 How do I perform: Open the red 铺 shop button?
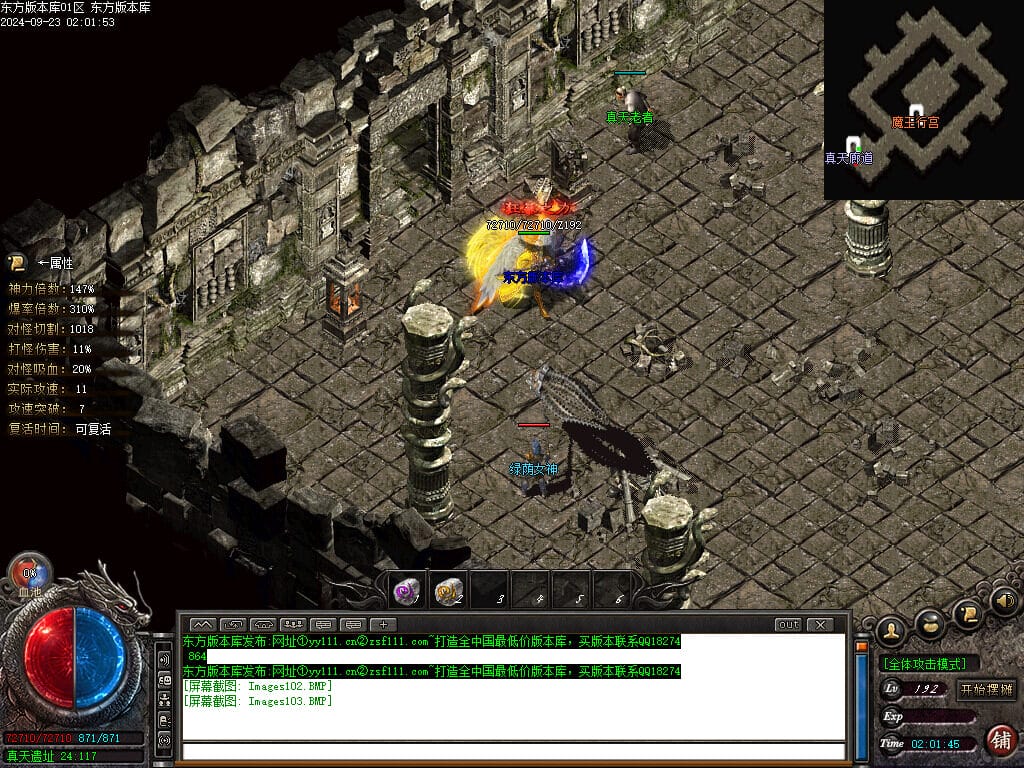point(999,740)
